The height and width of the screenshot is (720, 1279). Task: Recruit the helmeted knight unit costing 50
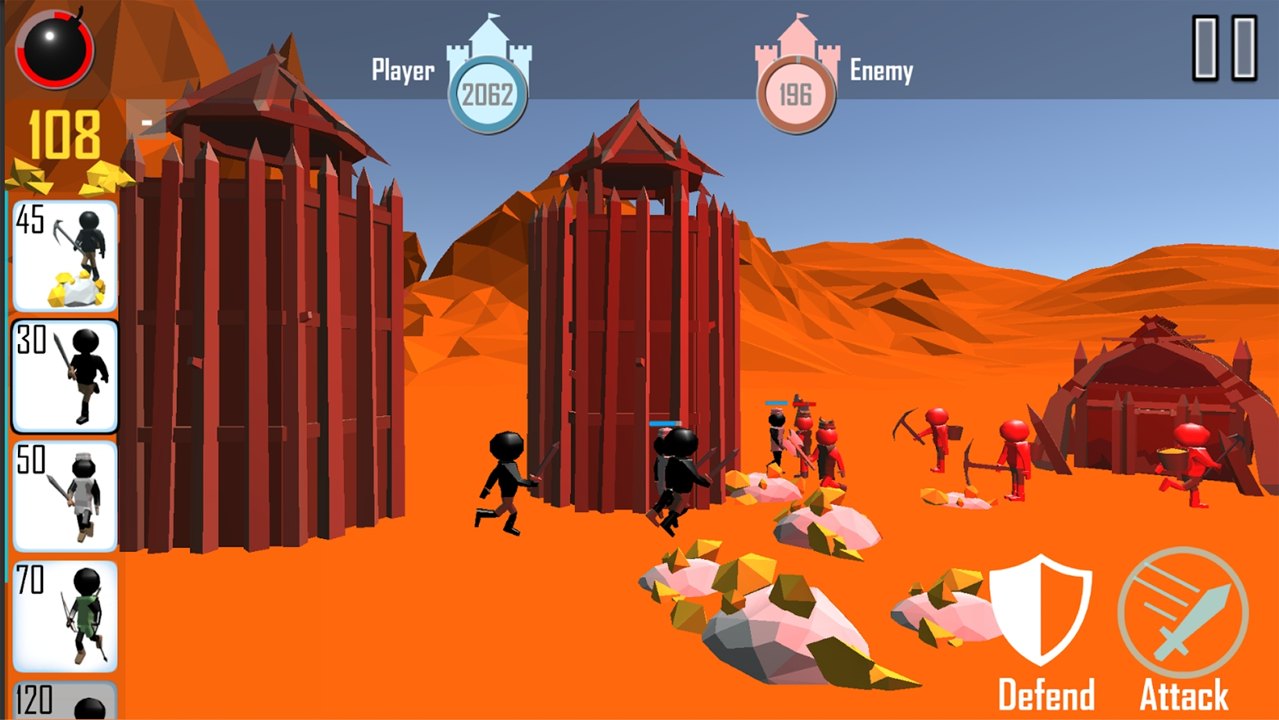coord(65,496)
